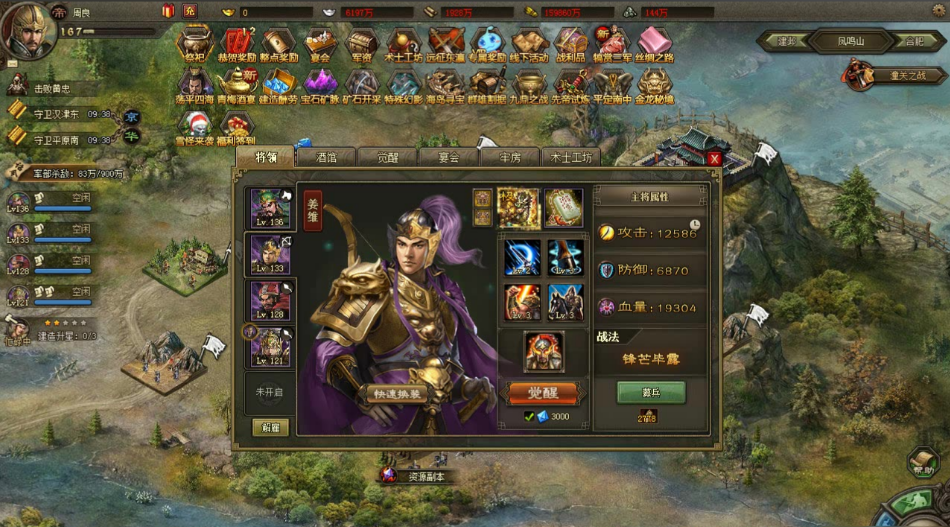This screenshot has height=527, width=950.
Task: Toggle the green checkmark beside 3000 gems
Action: pos(529,416)
